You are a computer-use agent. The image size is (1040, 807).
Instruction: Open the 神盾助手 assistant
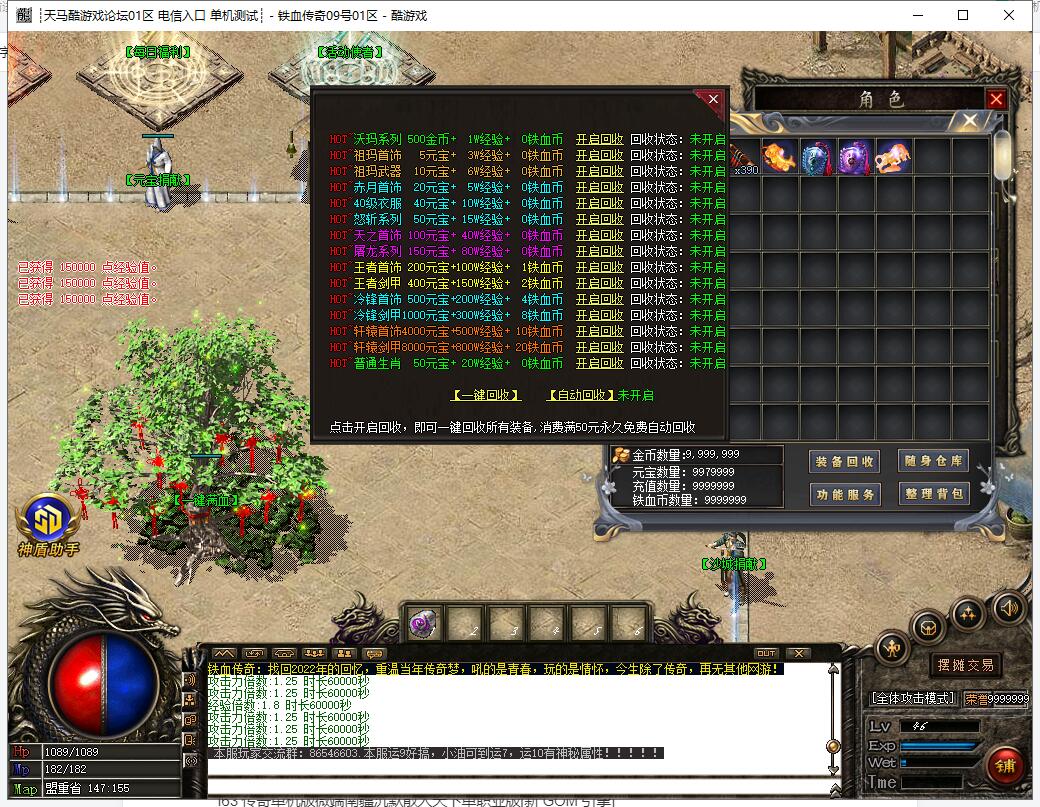pos(48,523)
